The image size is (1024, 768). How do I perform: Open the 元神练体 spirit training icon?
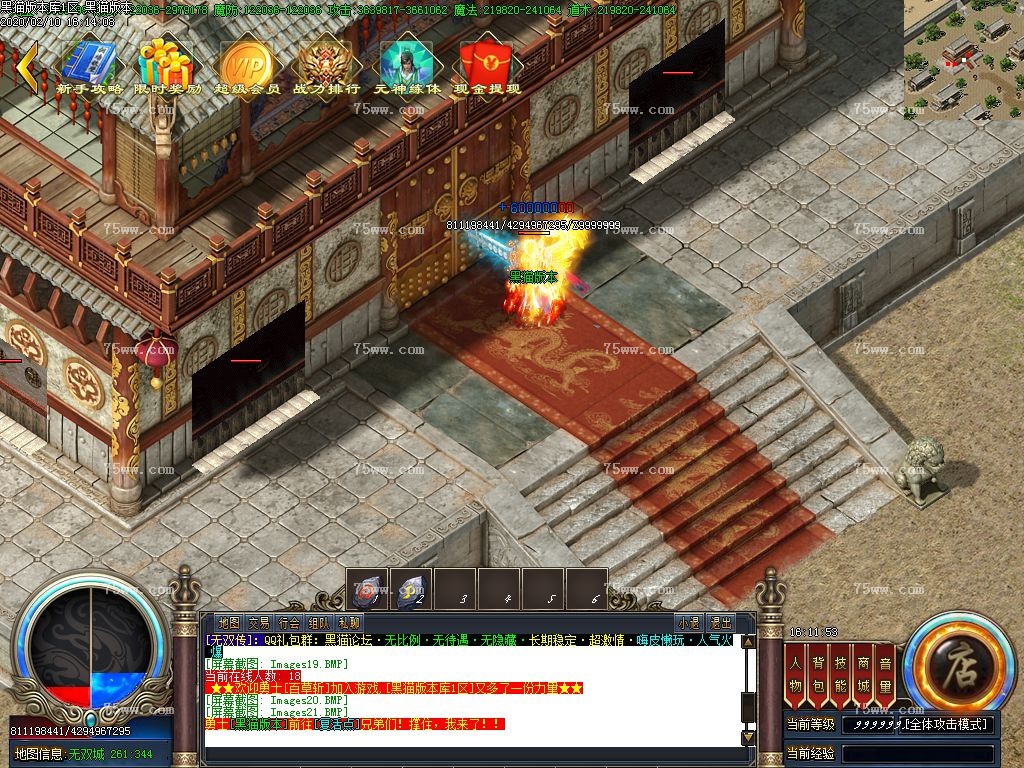tap(407, 64)
